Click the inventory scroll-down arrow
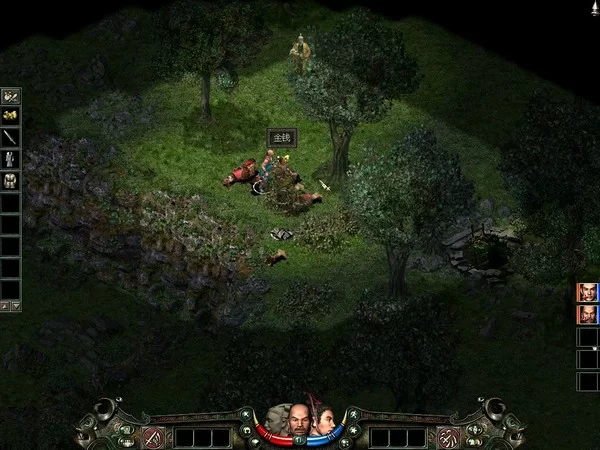Screen dimensions: 600x450 coord(16,305)
